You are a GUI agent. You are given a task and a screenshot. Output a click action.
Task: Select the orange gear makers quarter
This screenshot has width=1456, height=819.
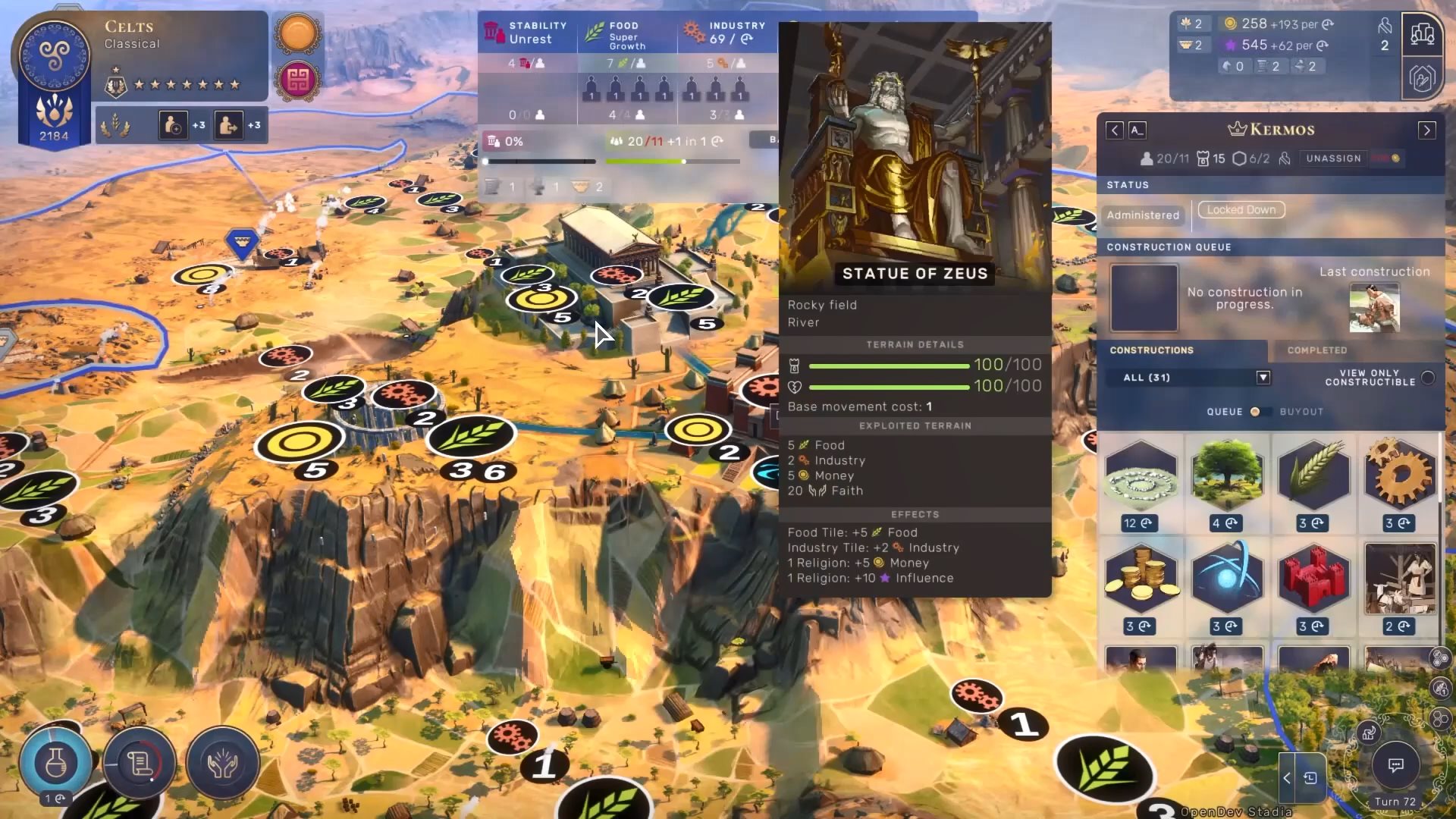pos(1400,476)
